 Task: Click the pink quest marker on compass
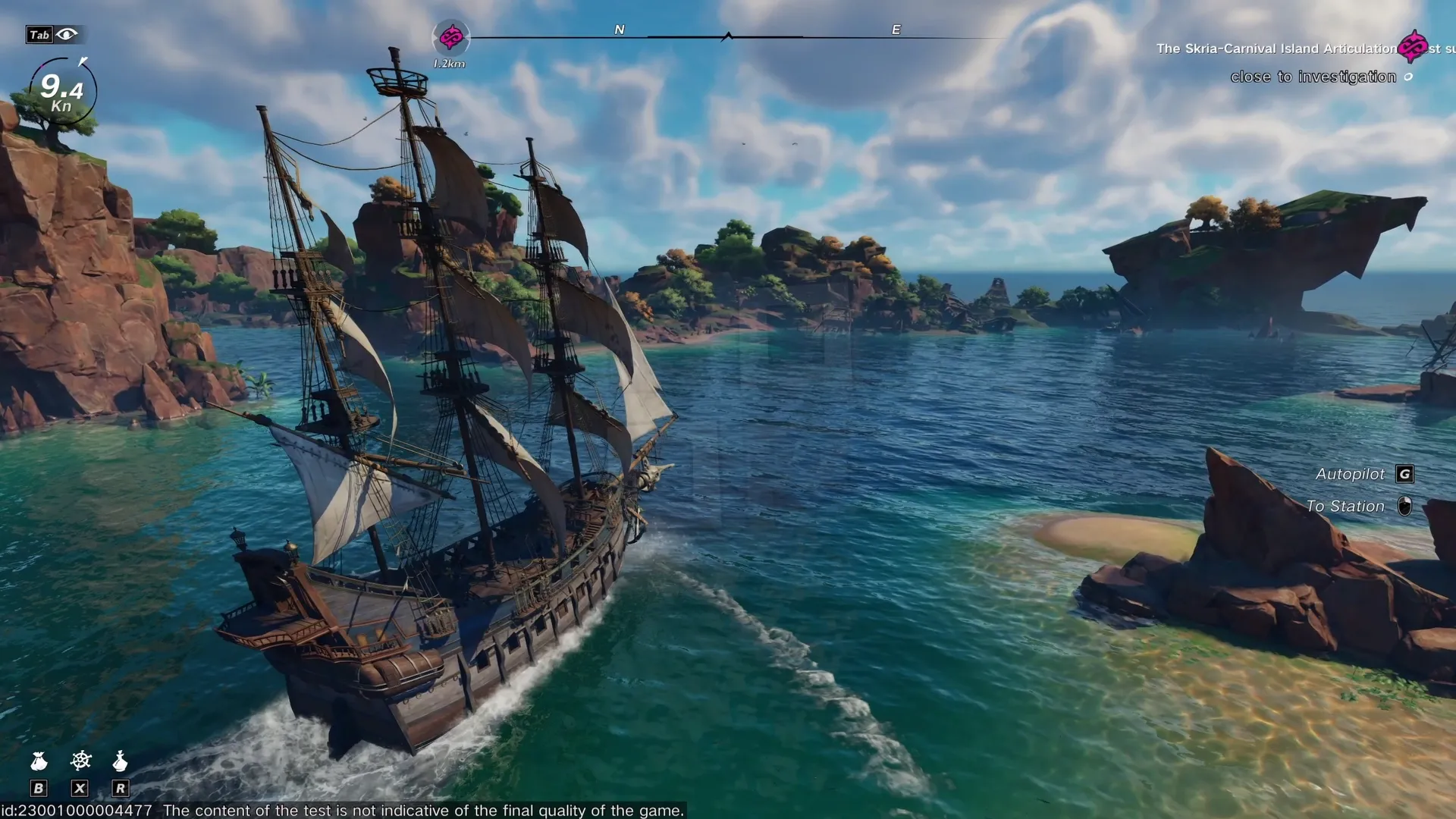point(451,36)
